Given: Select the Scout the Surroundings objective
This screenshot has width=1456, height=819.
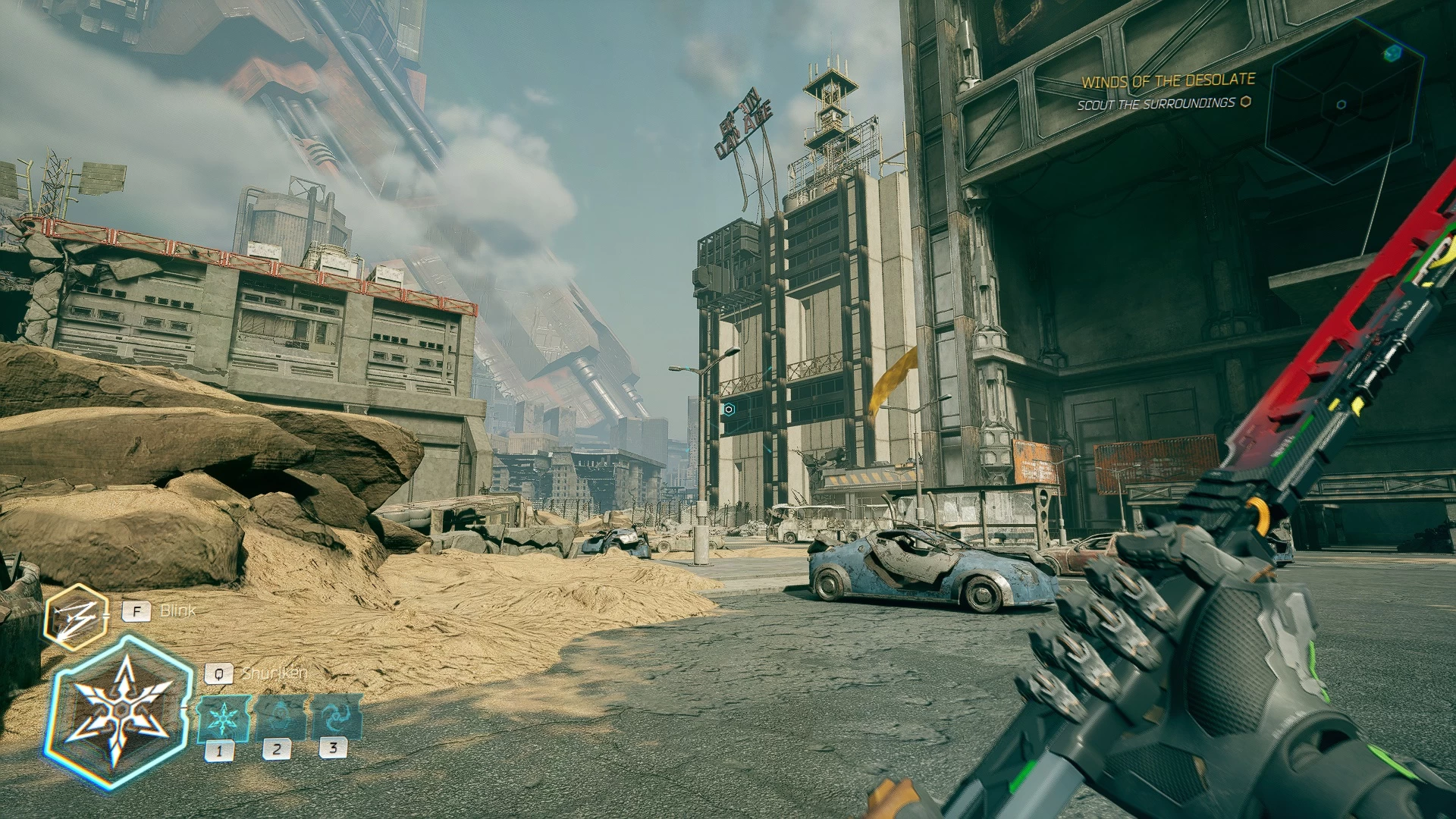Looking at the screenshot, I should tap(1156, 104).
